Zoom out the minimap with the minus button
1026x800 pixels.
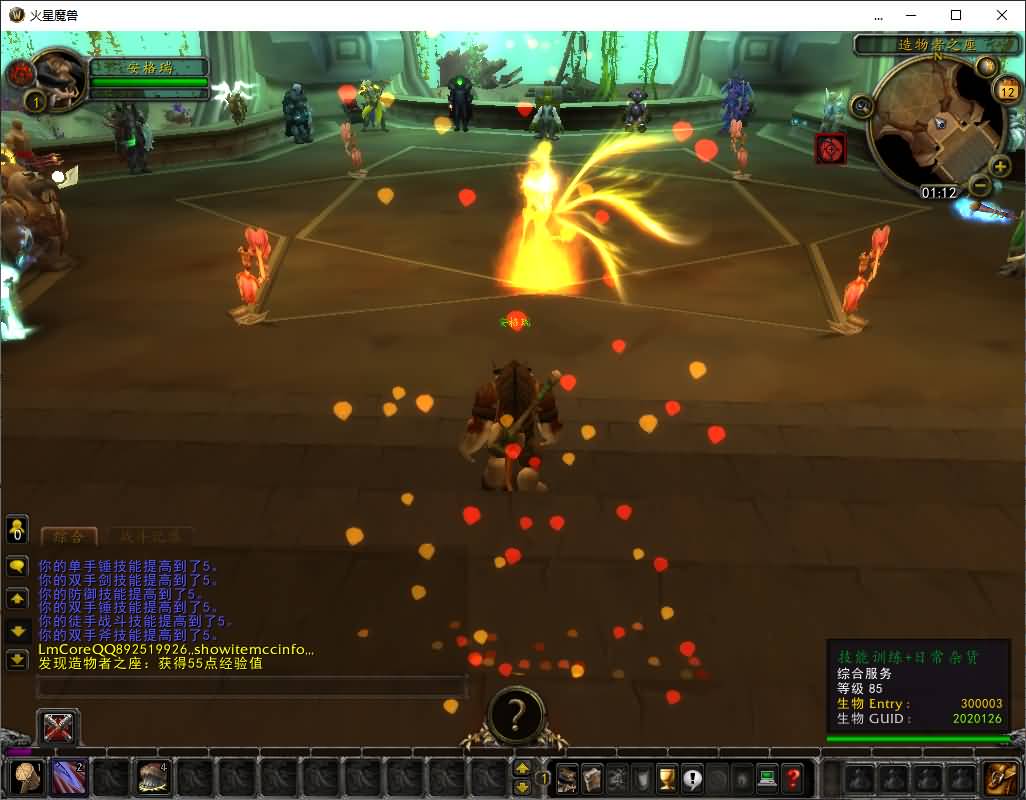pyautogui.click(x=980, y=185)
